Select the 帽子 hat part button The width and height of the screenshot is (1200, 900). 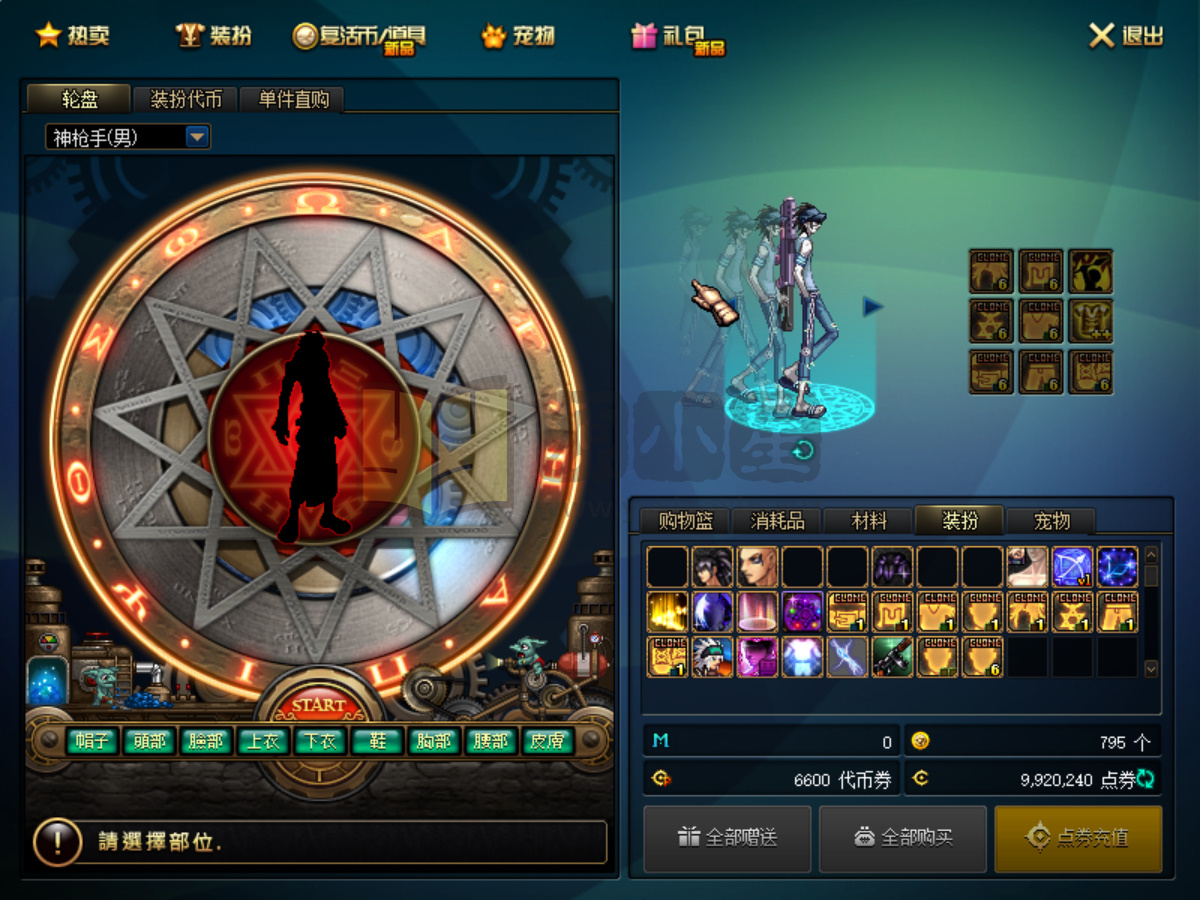pos(93,742)
